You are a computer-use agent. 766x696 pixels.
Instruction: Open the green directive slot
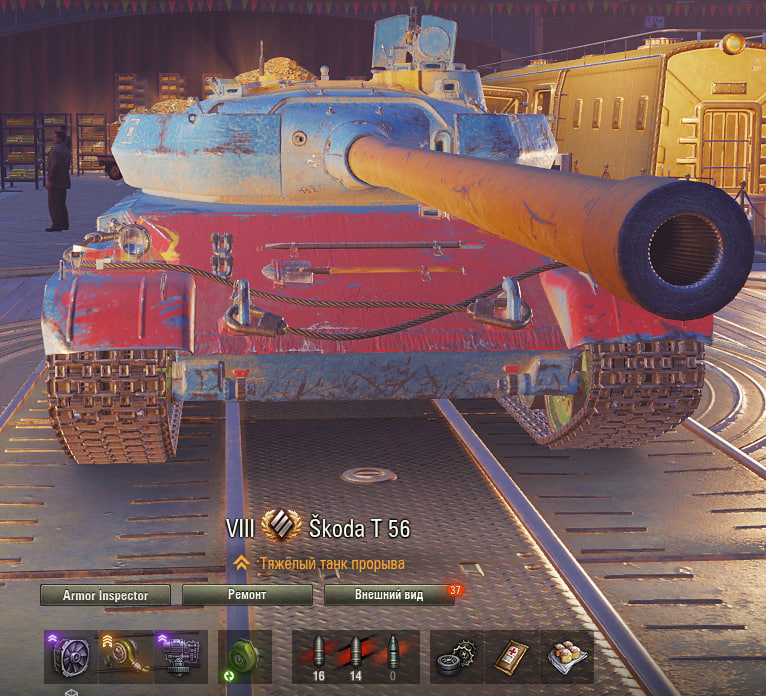coord(244,656)
